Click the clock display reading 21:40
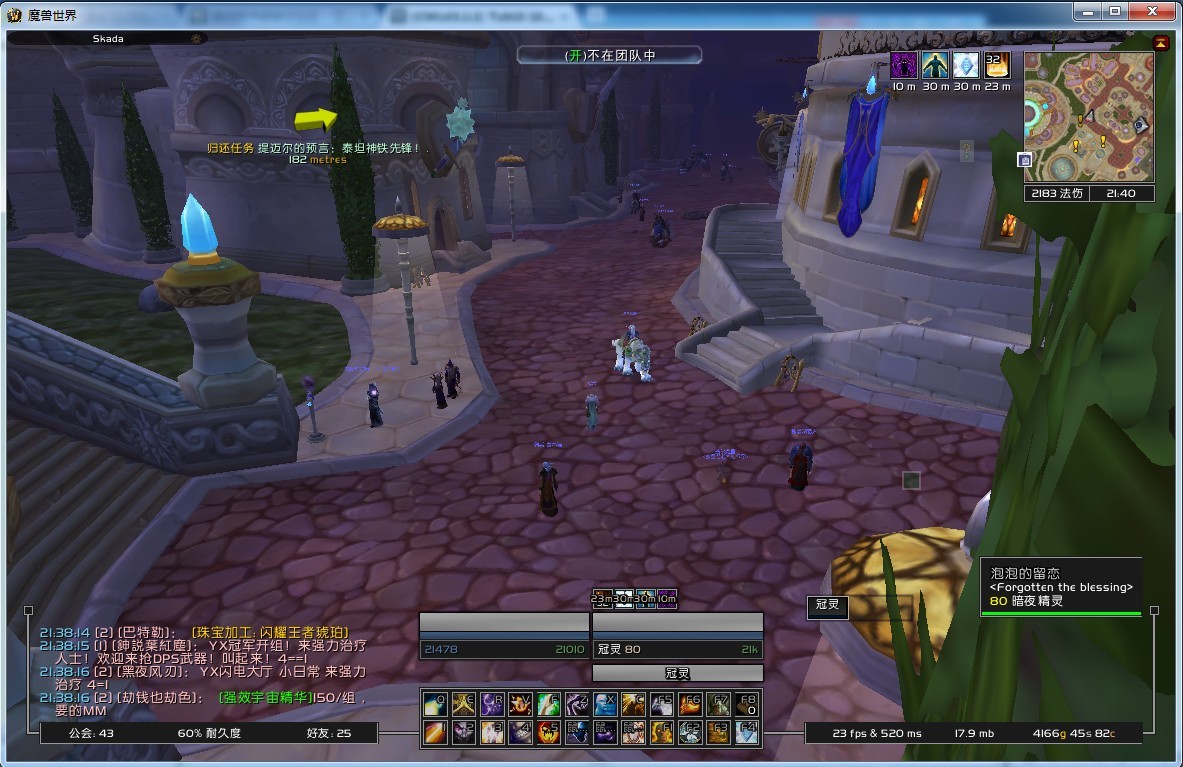The width and height of the screenshot is (1183, 767). 1121,193
